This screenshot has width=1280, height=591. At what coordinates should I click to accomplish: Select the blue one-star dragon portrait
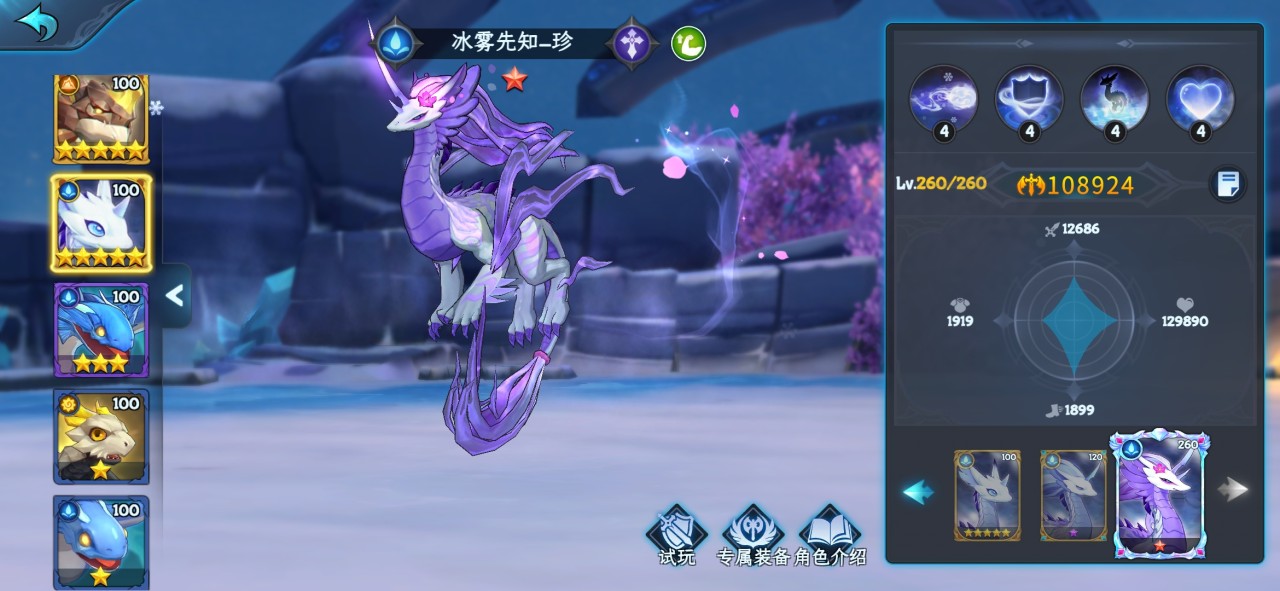(101, 540)
